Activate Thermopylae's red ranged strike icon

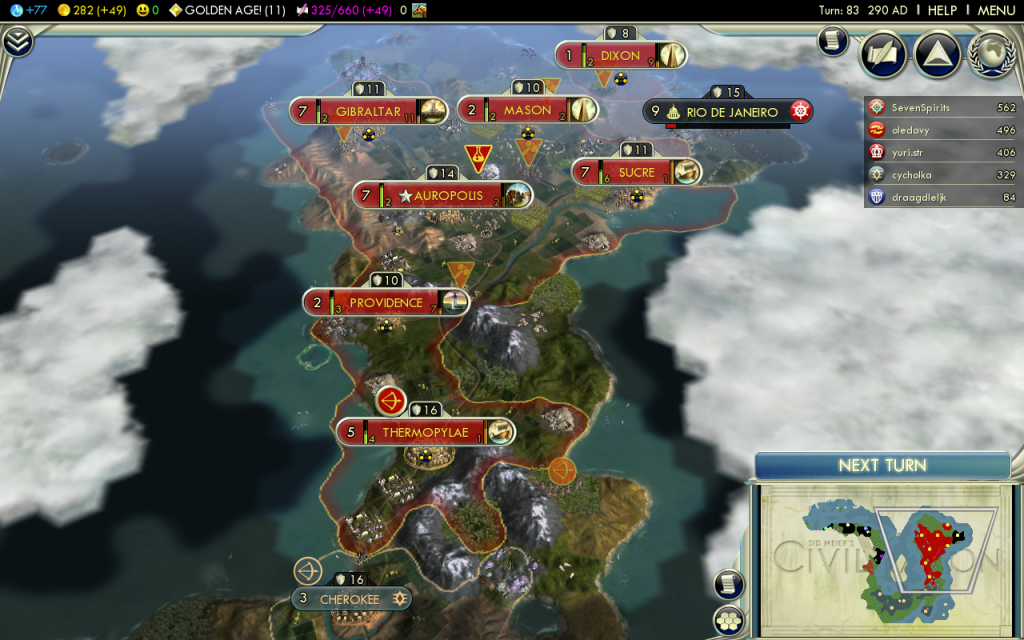(391, 402)
